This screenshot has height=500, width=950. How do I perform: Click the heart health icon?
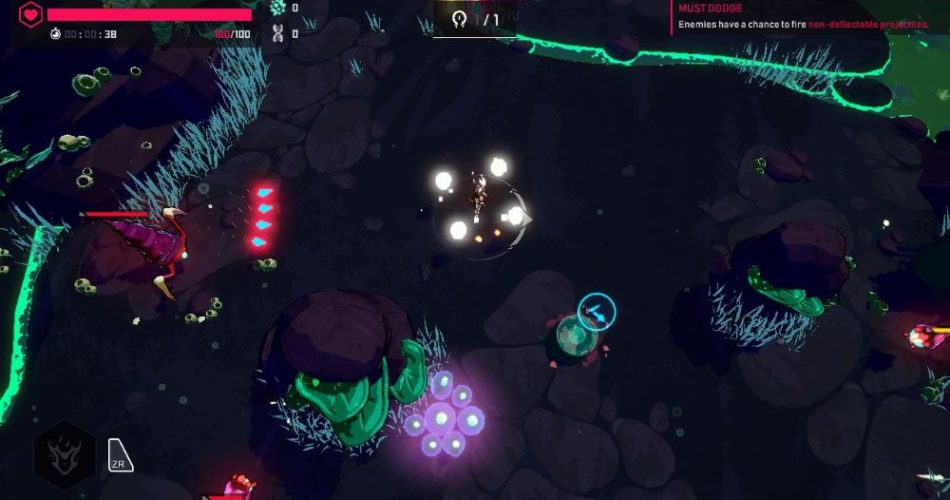(31, 15)
